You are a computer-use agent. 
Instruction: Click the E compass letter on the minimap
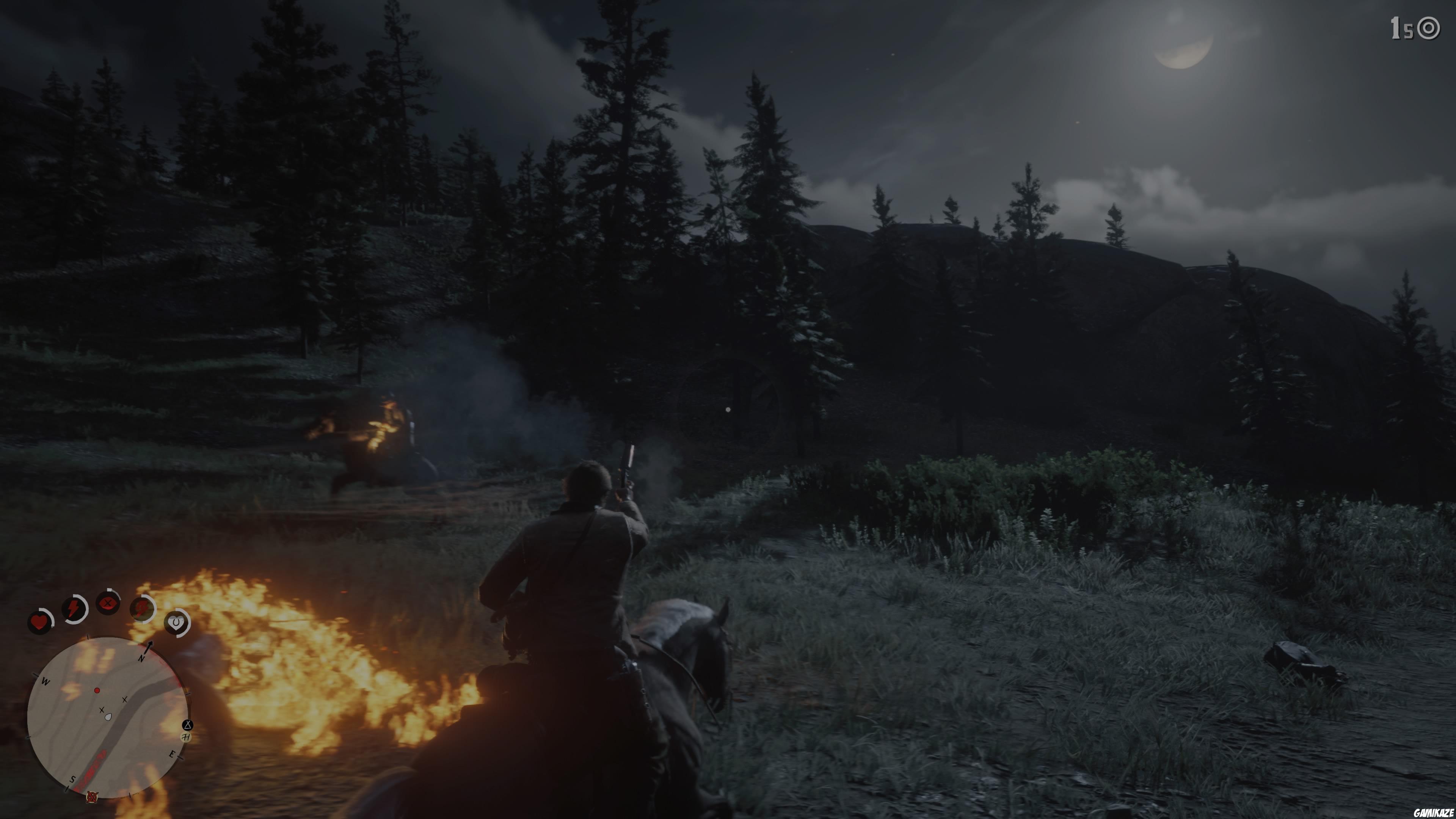(x=173, y=755)
